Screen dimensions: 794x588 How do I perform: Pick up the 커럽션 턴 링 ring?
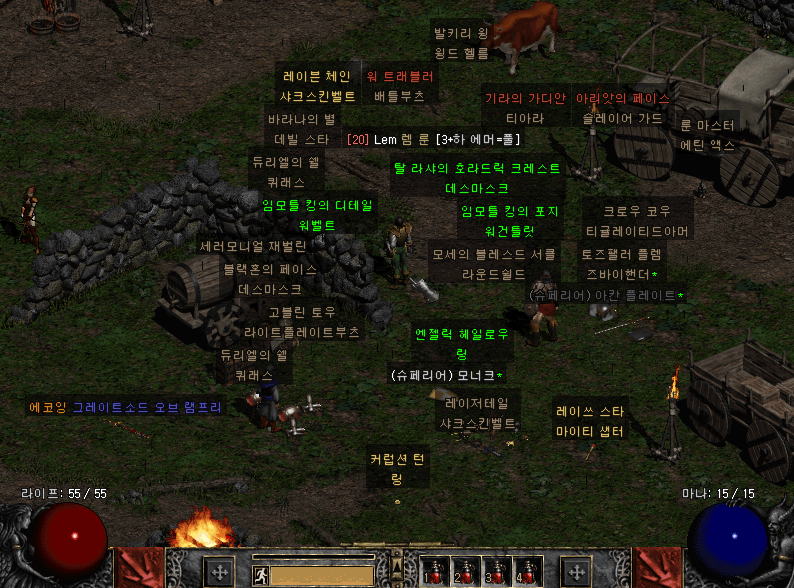coord(397,469)
